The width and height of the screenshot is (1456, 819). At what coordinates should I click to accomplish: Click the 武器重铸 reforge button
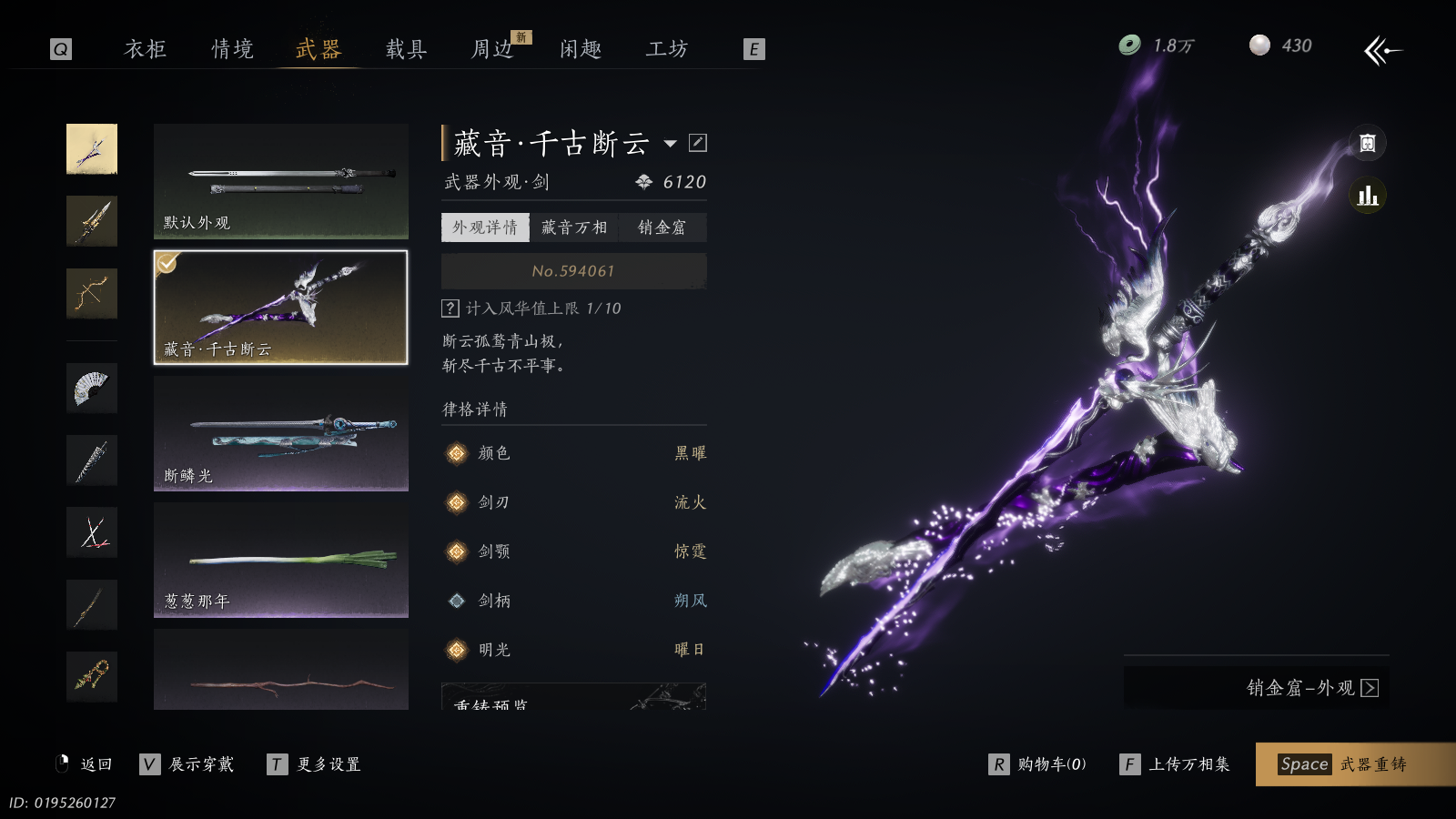tap(1354, 764)
